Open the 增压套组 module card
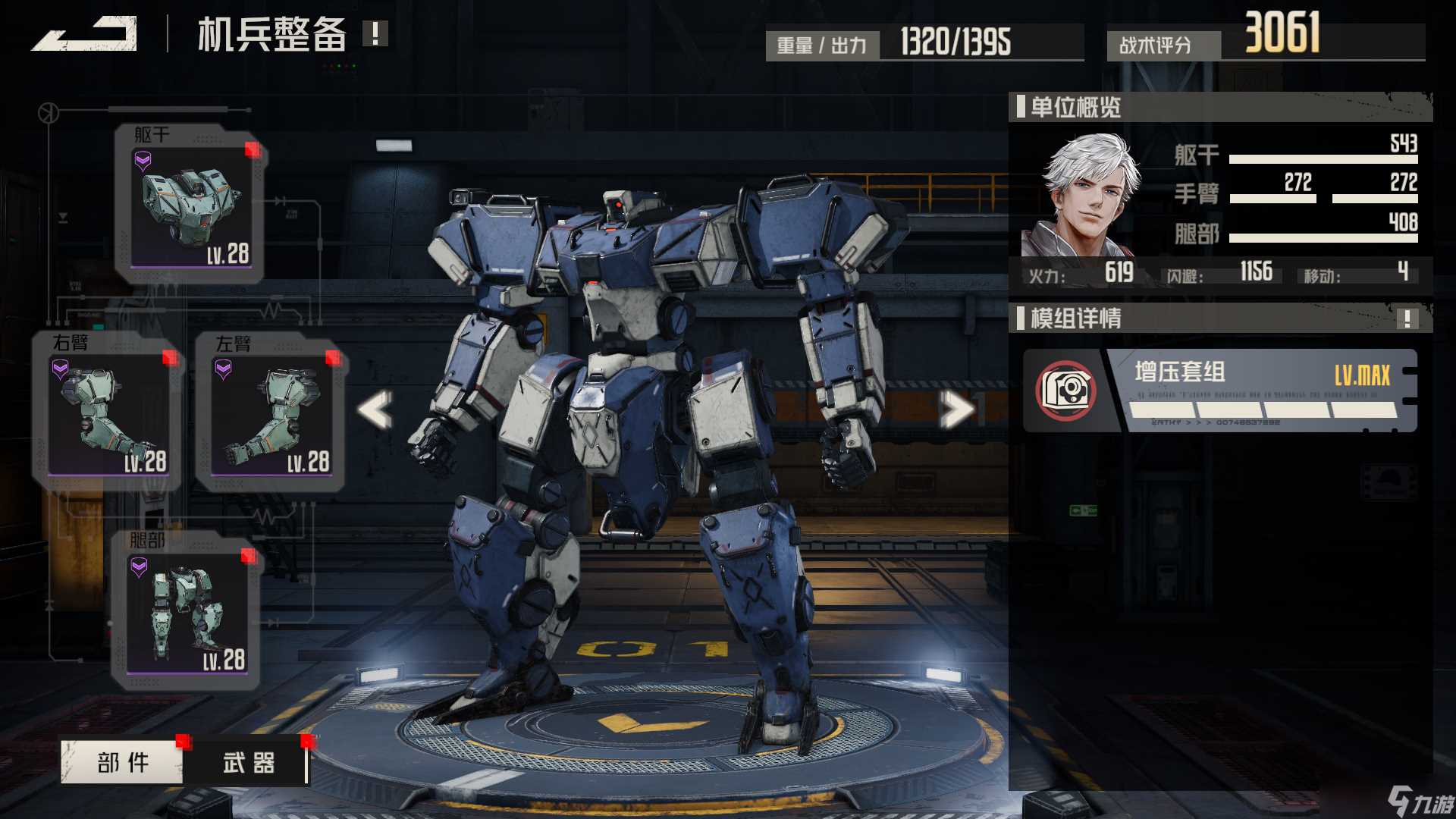The image size is (1456, 819). pyautogui.click(x=1221, y=391)
